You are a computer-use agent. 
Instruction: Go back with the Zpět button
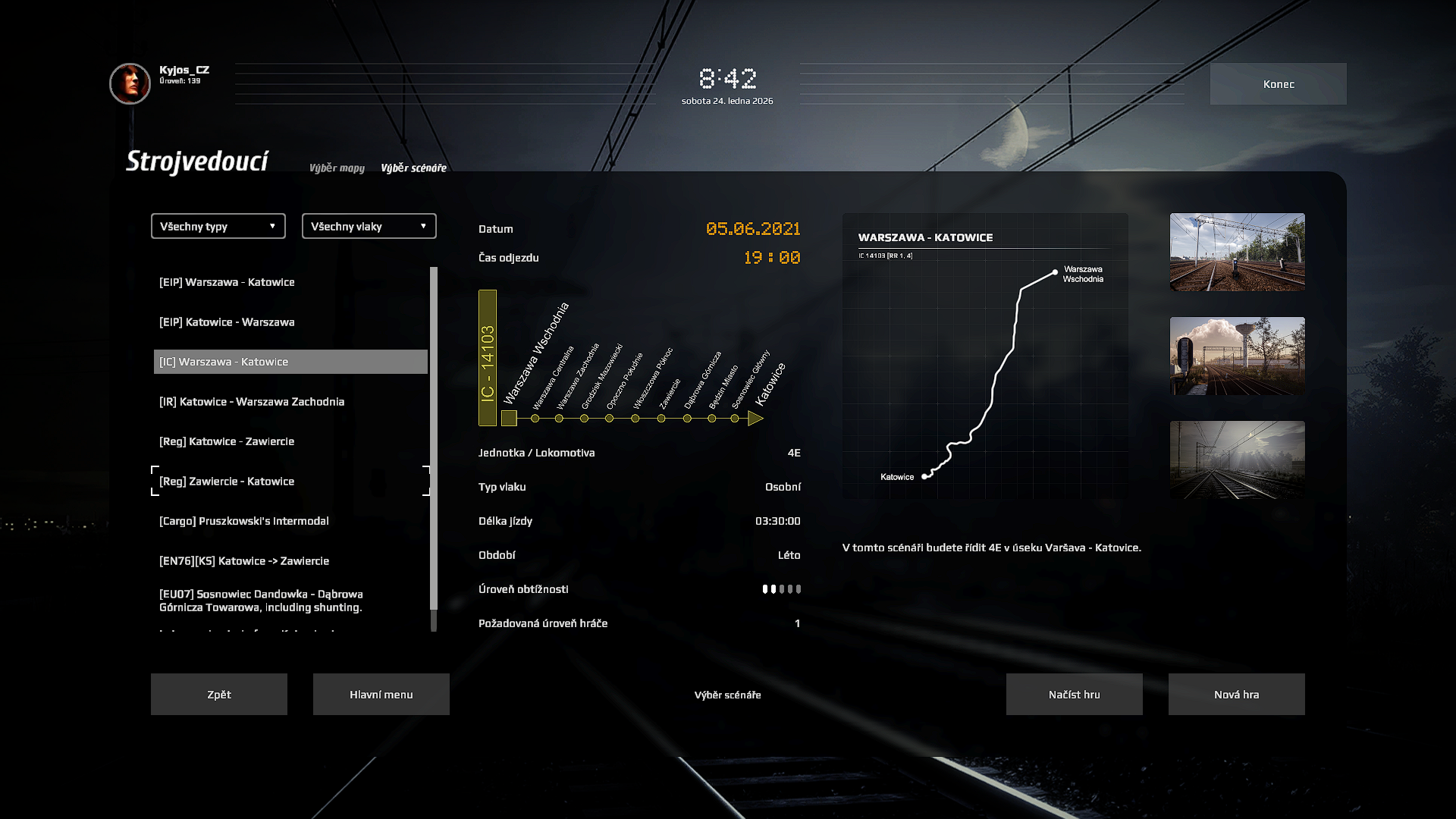(219, 695)
